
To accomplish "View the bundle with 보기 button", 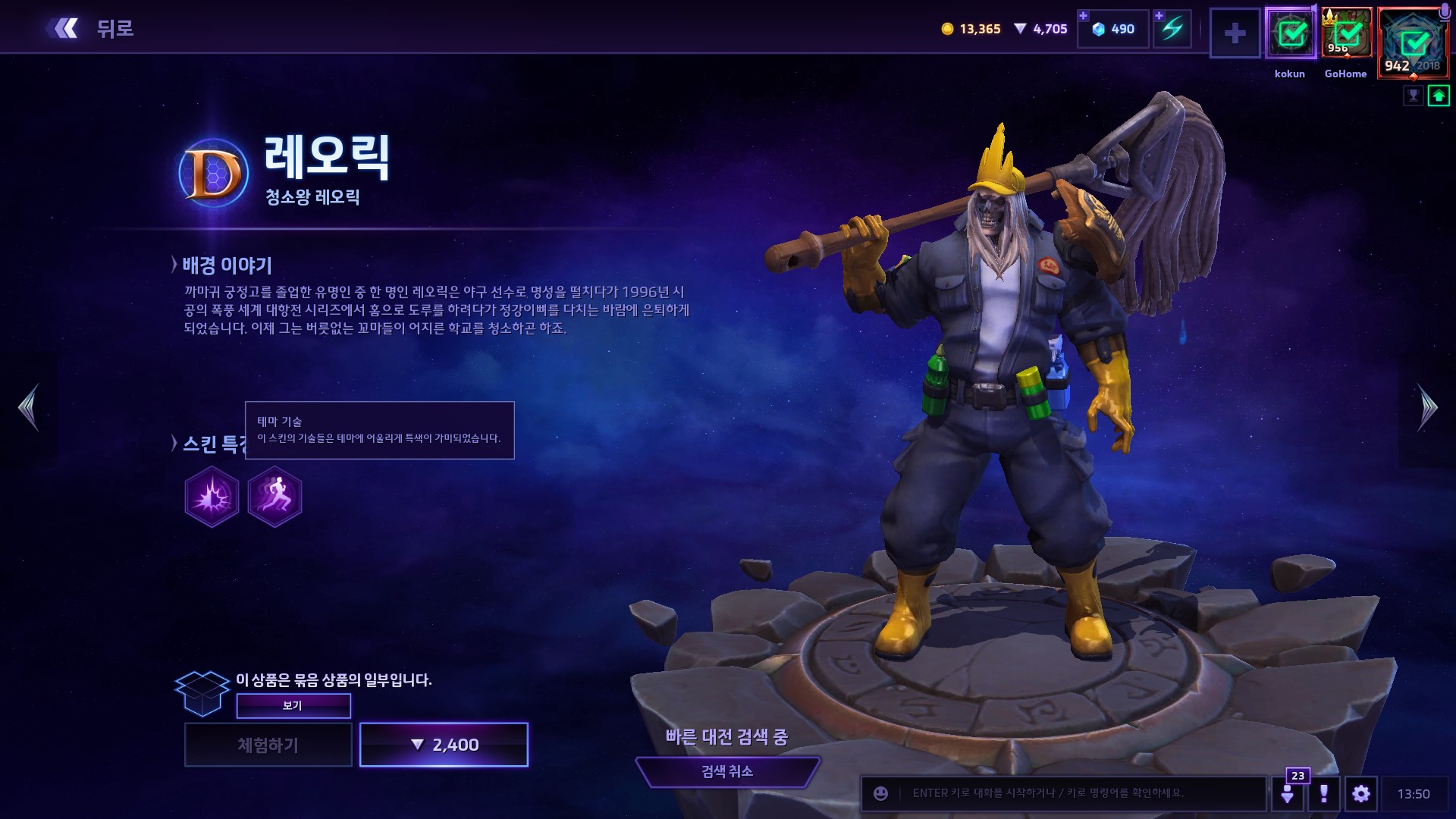I will click(293, 705).
